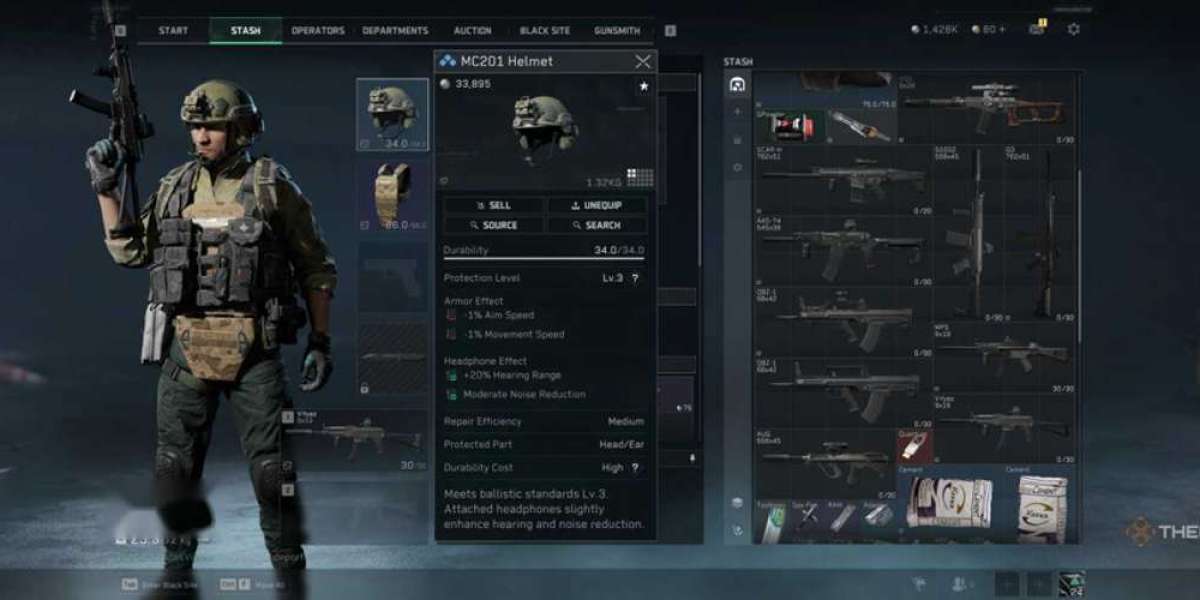This screenshot has height=600, width=1200.
Task: Toggle the favorite star on the helmet
Action: coord(643,87)
